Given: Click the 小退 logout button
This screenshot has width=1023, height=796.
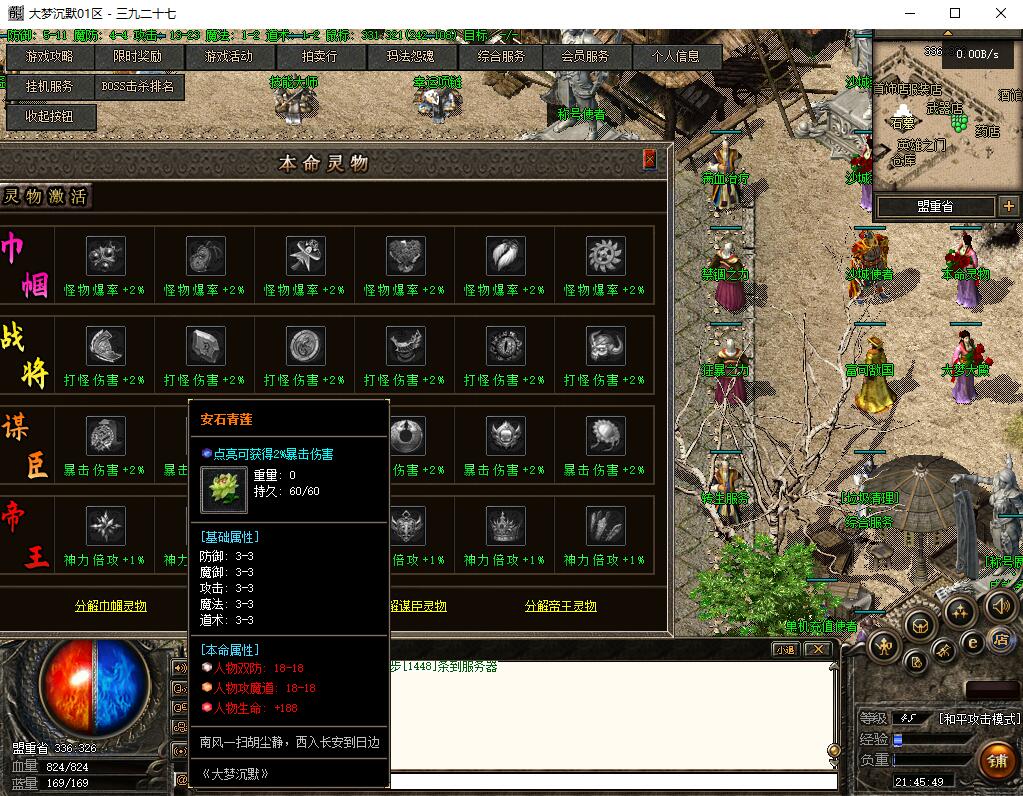Looking at the screenshot, I should pos(785,649).
